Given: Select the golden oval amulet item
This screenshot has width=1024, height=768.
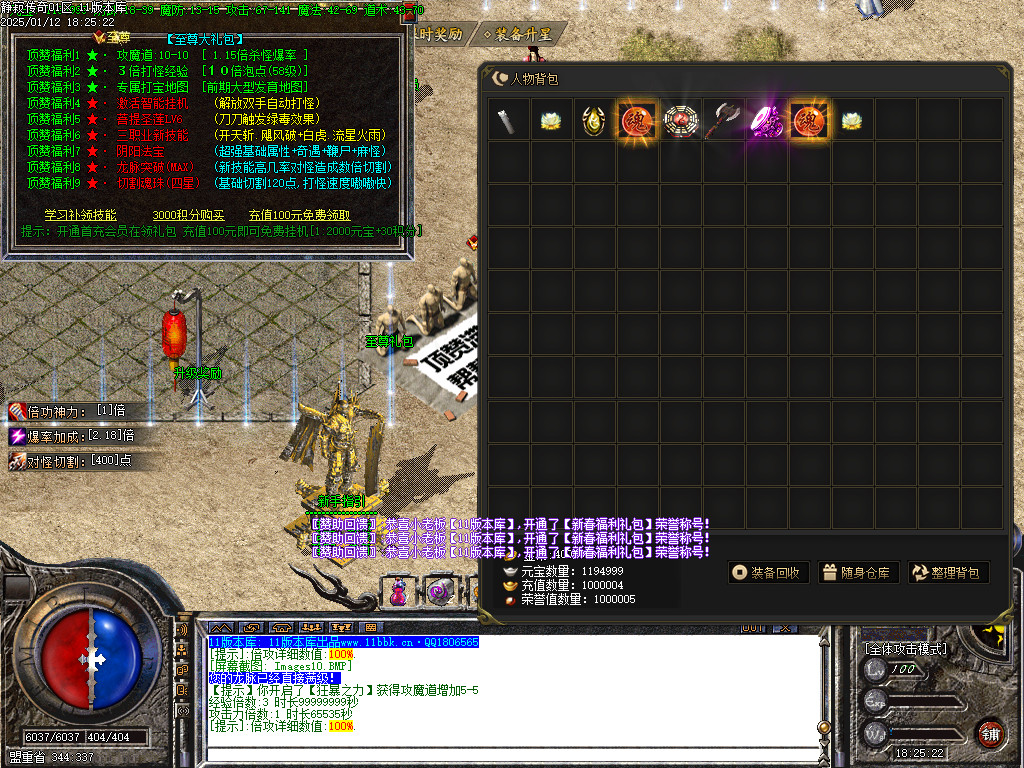Looking at the screenshot, I should 594,121.
